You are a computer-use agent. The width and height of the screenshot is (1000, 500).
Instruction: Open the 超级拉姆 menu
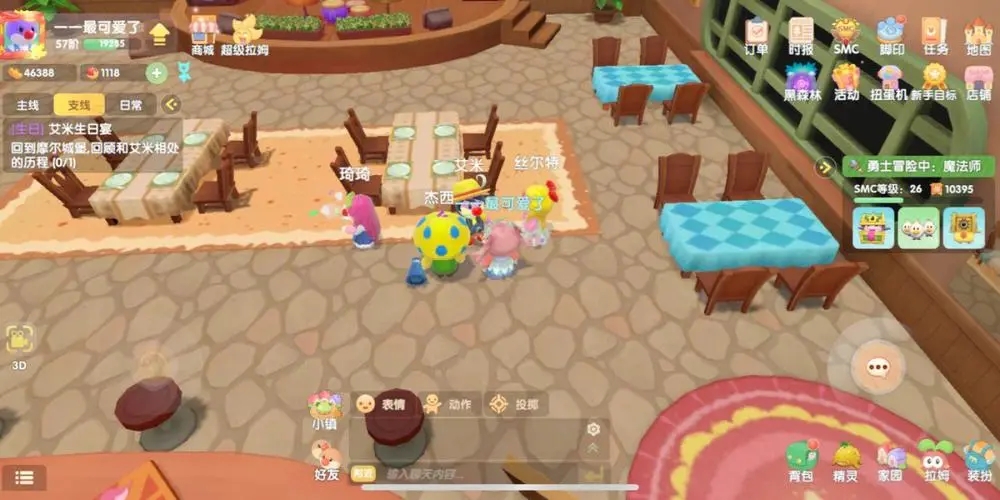[x=246, y=34]
